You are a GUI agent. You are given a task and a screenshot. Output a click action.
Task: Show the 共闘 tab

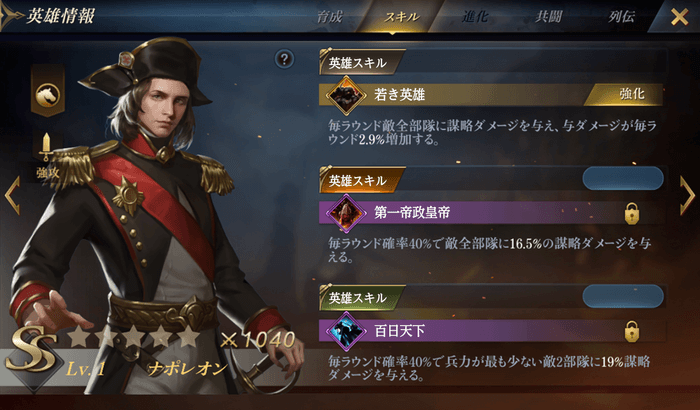[x=549, y=17]
